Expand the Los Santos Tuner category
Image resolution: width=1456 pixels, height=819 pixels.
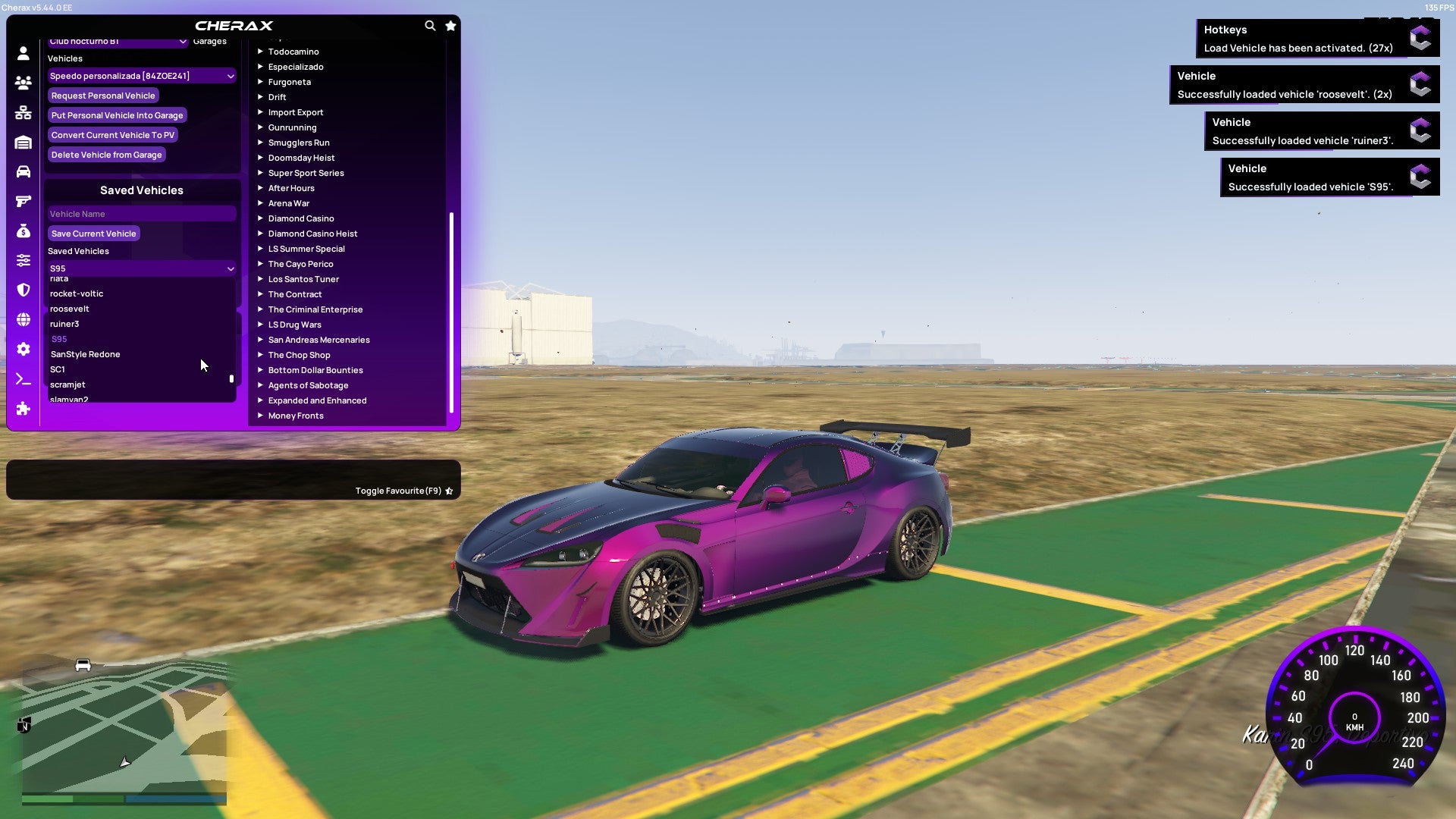(x=303, y=278)
